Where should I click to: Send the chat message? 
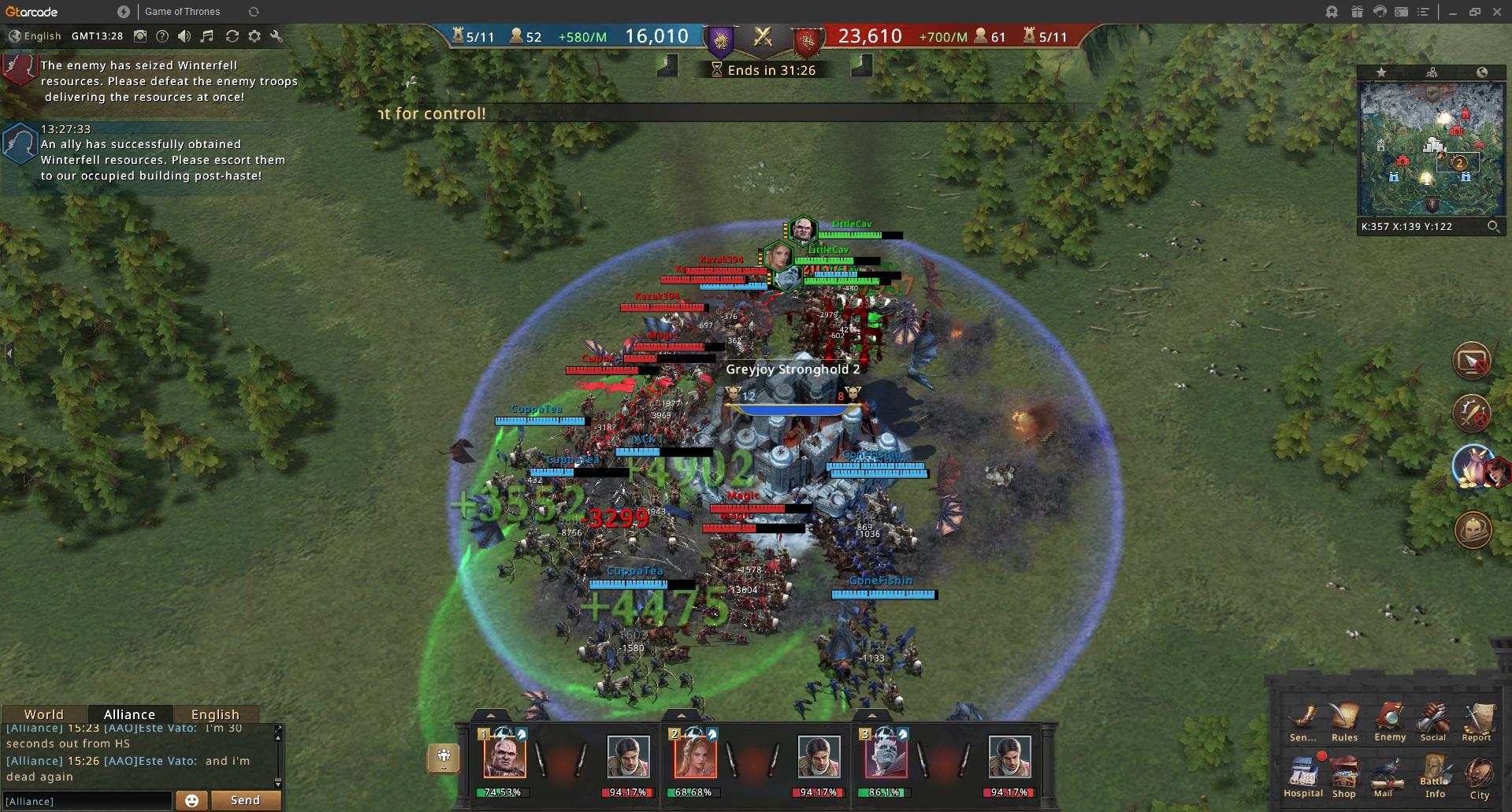point(245,800)
